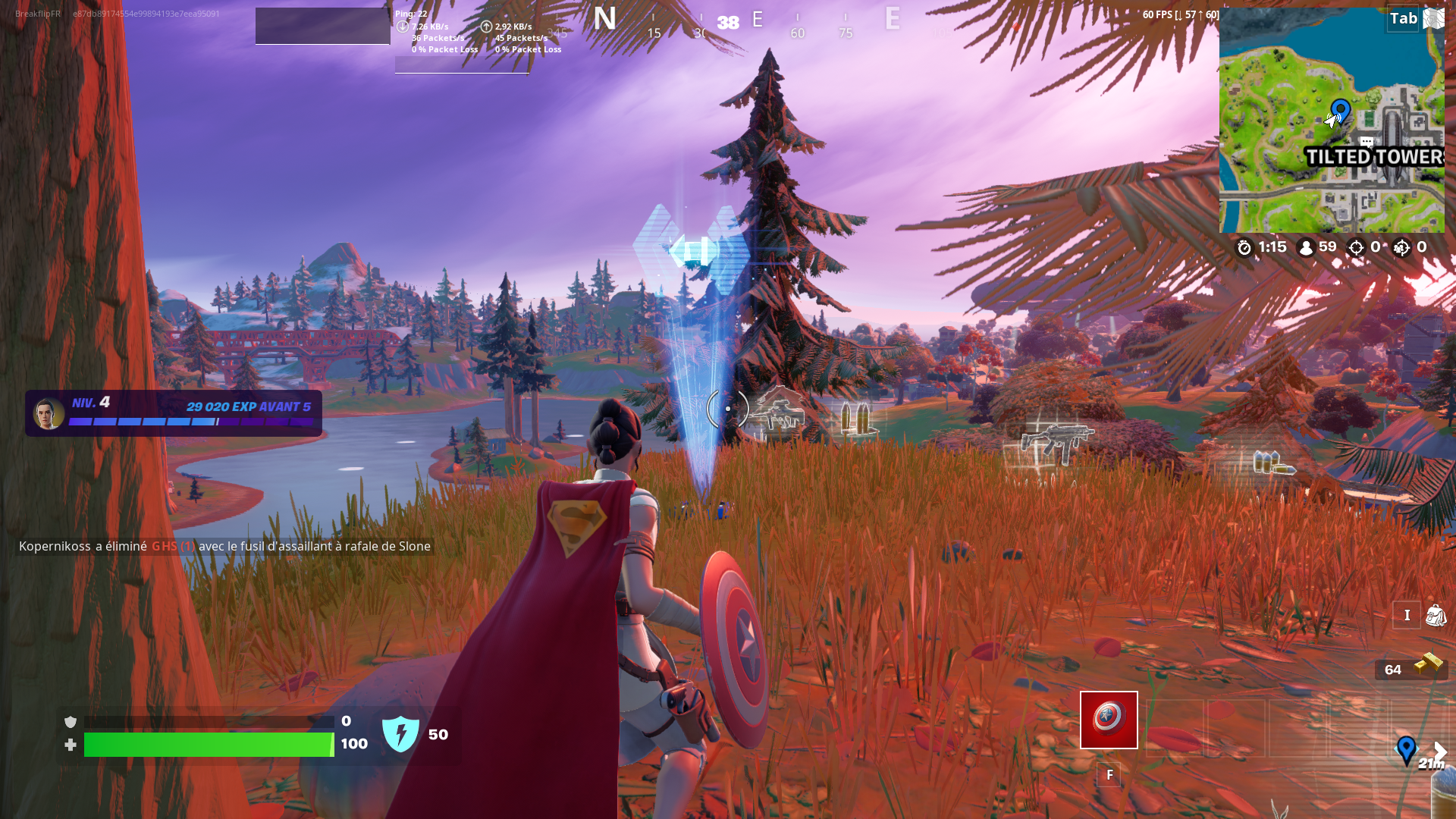Click the eliminations crosshair icon
Image resolution: width=1456 pixels, height=819 pixels.
click(x=1357, y=247)
